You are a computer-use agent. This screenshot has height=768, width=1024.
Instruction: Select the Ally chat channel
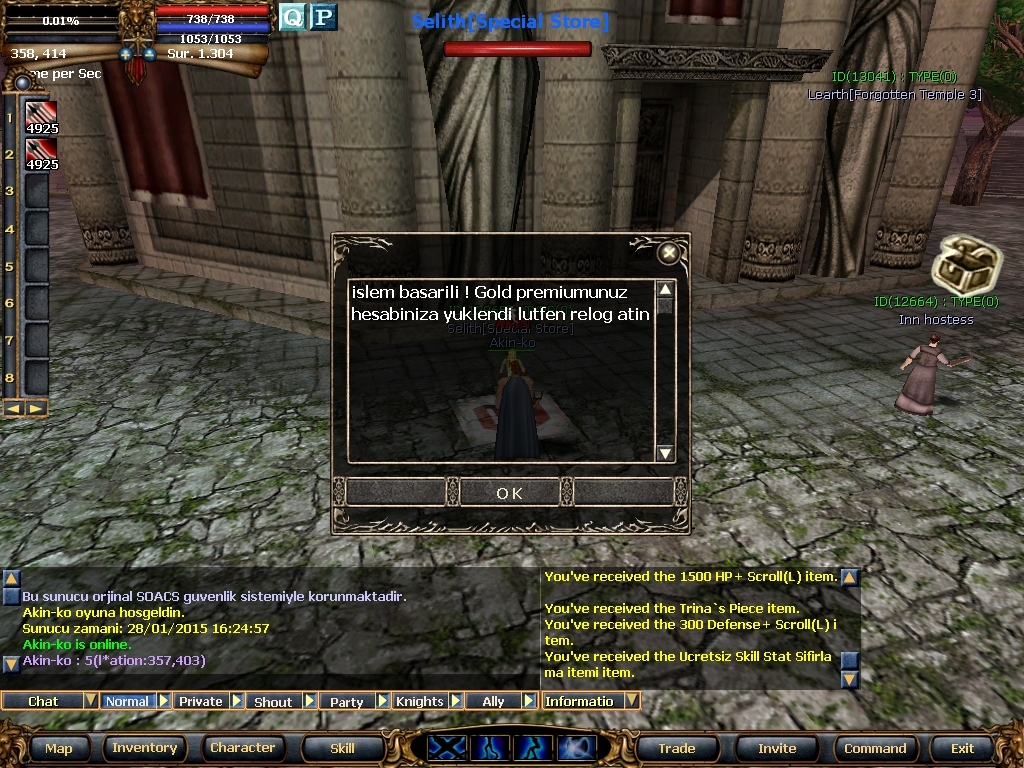pyautogui.click(x=493, y=701)
